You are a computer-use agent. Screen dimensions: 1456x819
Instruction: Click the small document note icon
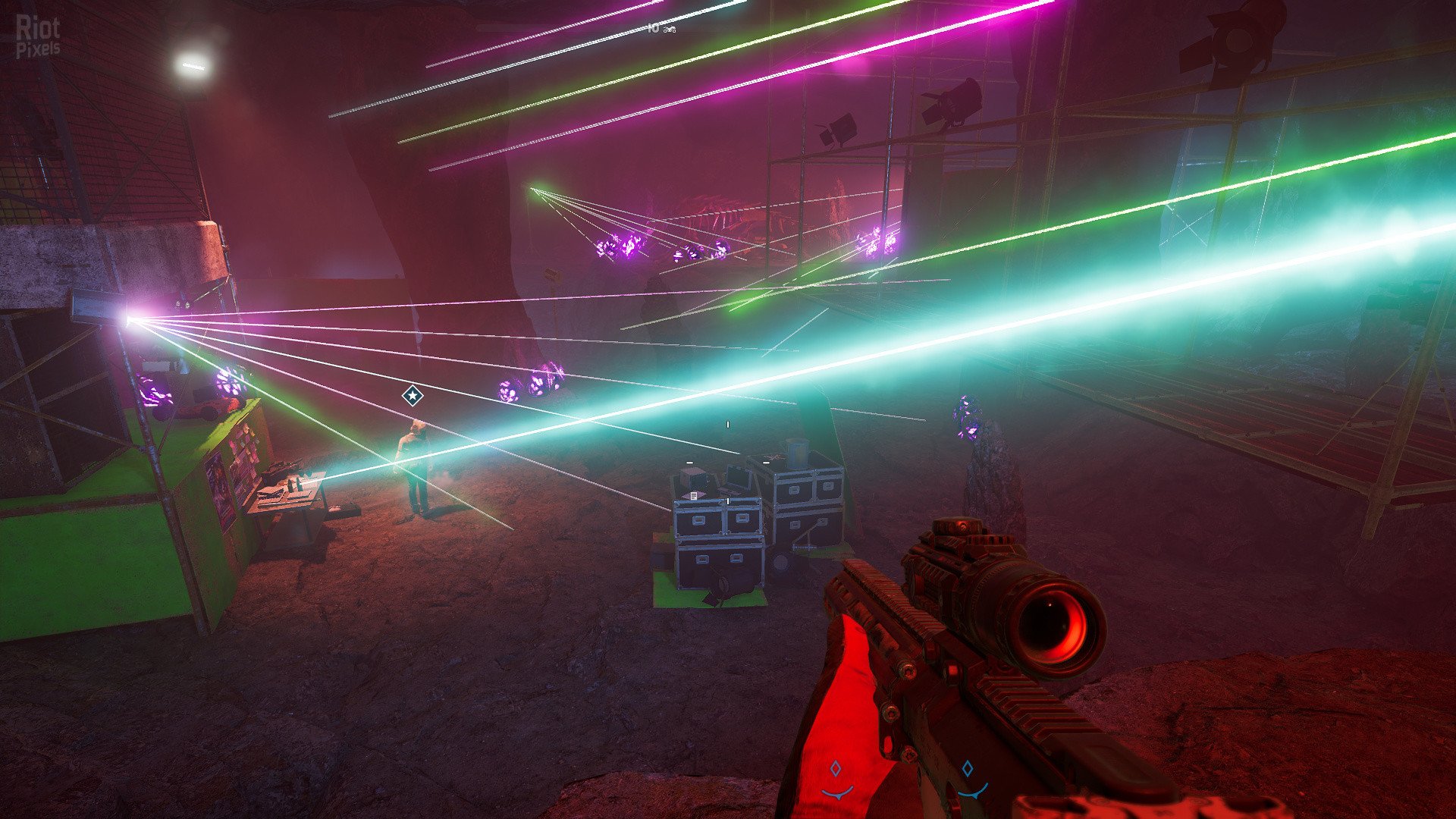pos(693,495)
